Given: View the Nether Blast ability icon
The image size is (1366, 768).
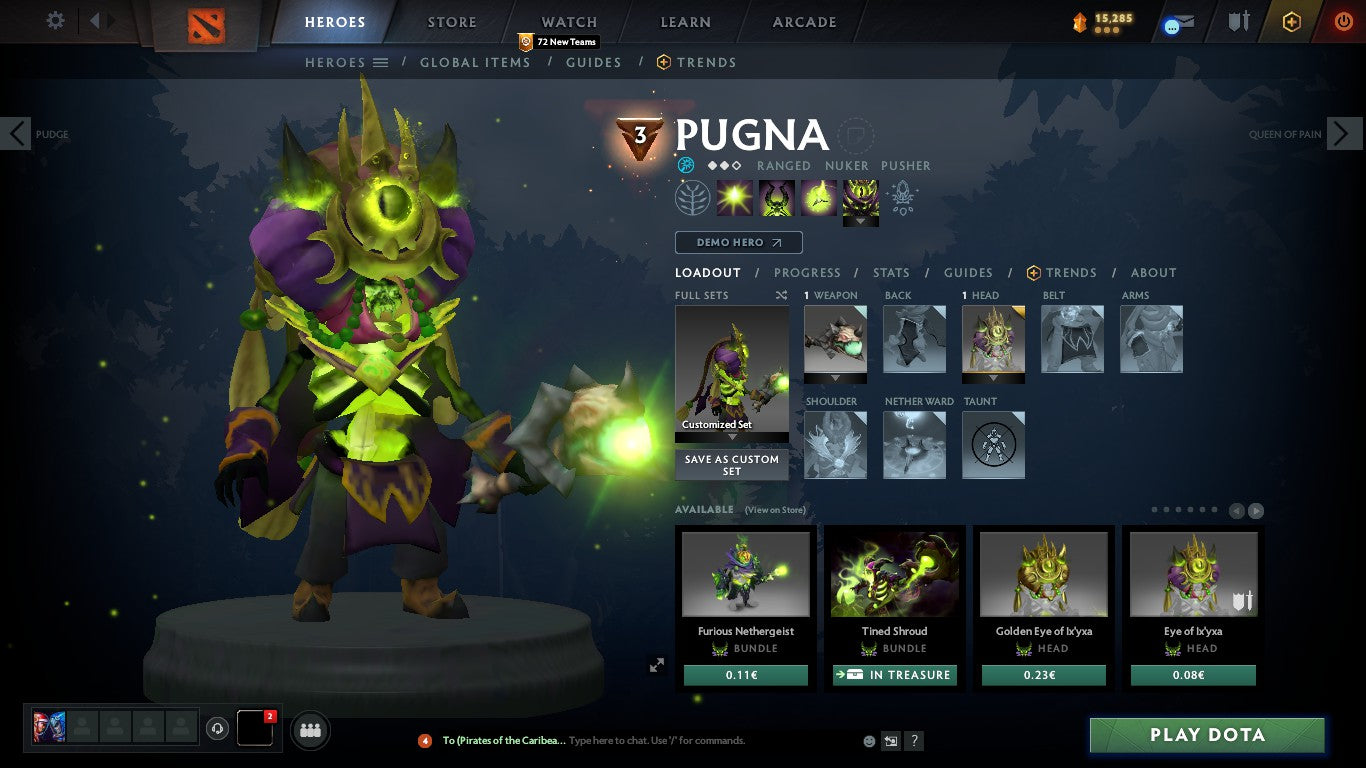Looking at the screenshot, I should [735, 197].
